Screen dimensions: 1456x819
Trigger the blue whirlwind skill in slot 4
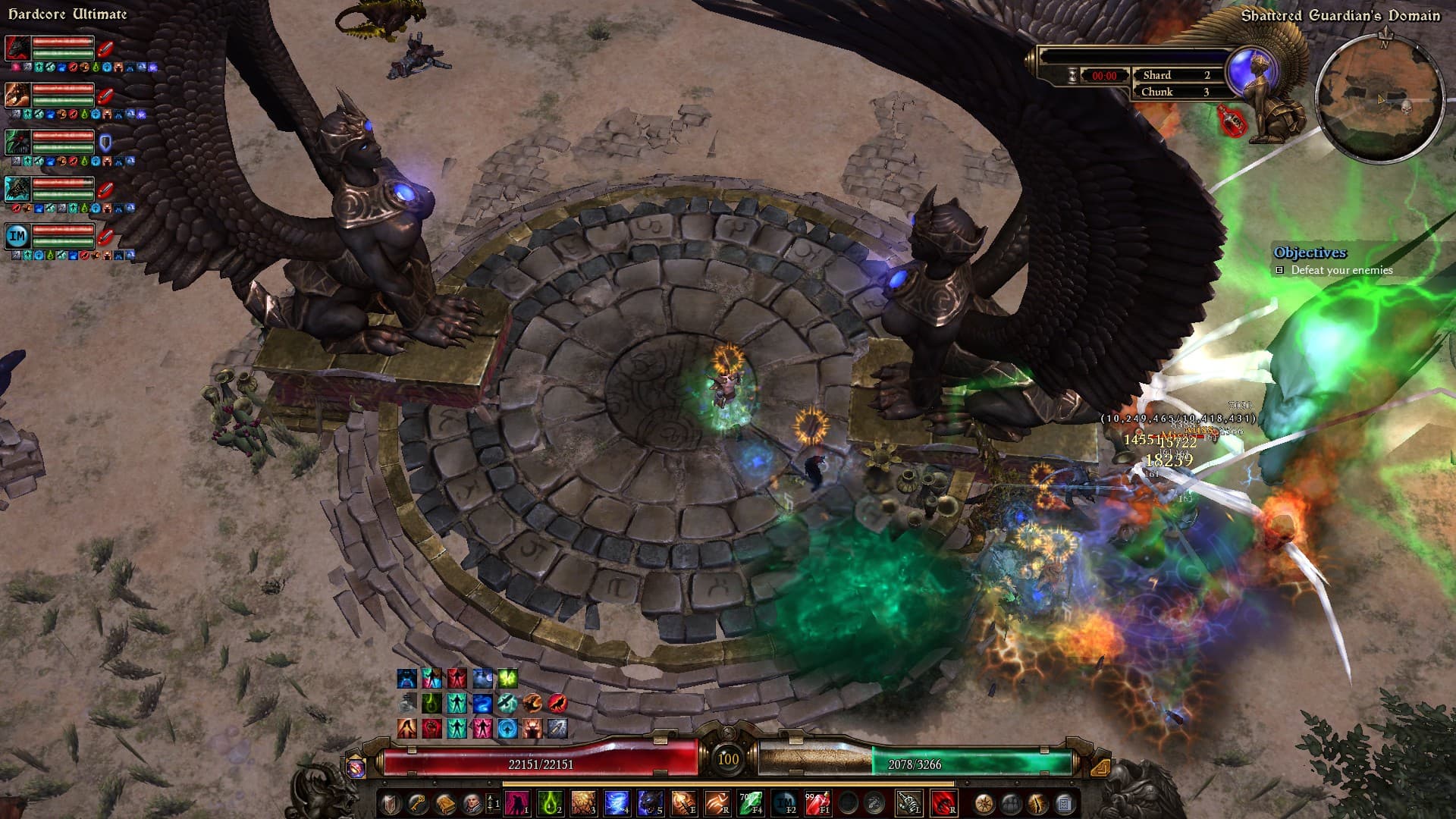tap(616, 802)
